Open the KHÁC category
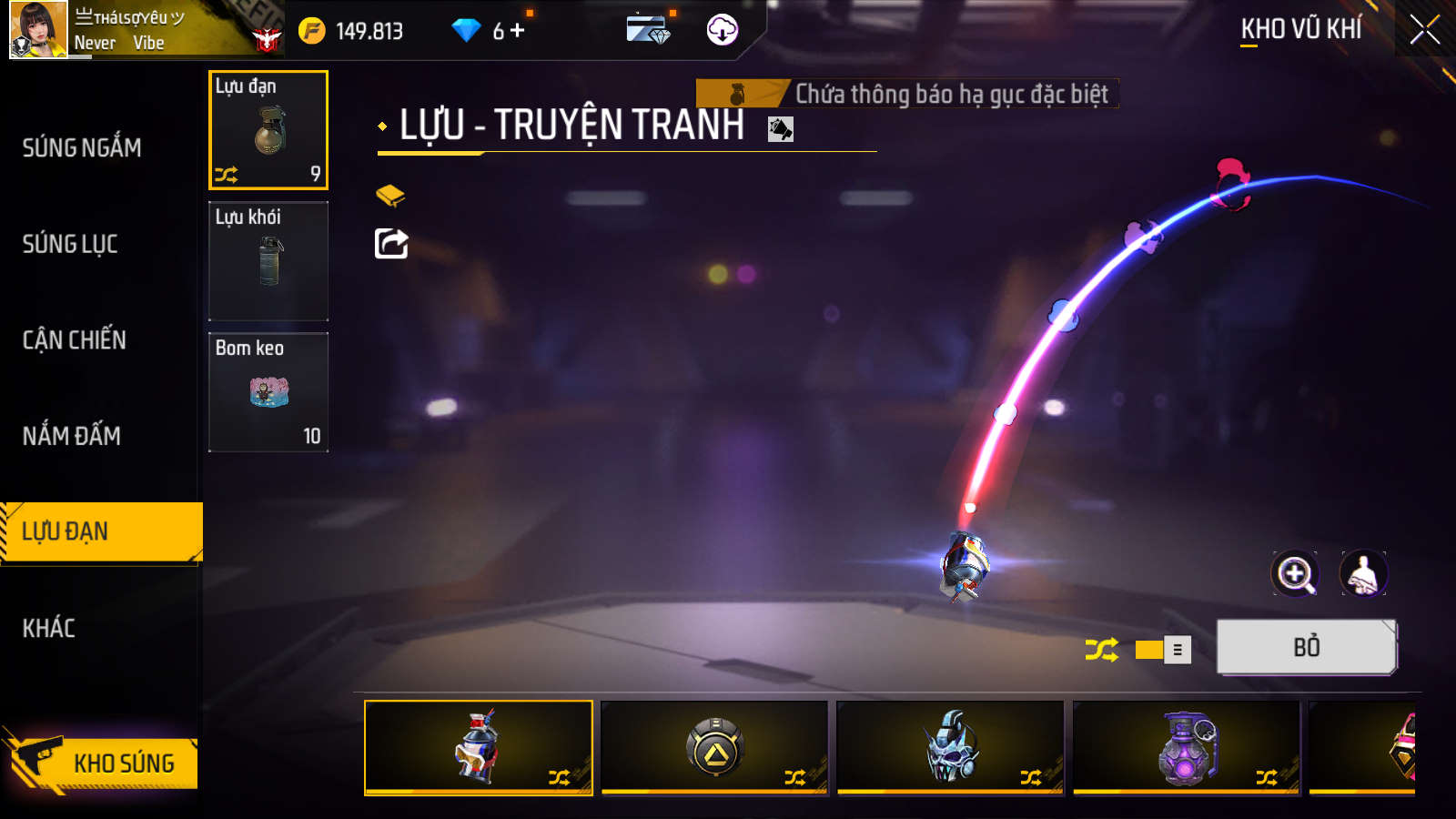This screenshot has width=1456, height=819. 49,628
